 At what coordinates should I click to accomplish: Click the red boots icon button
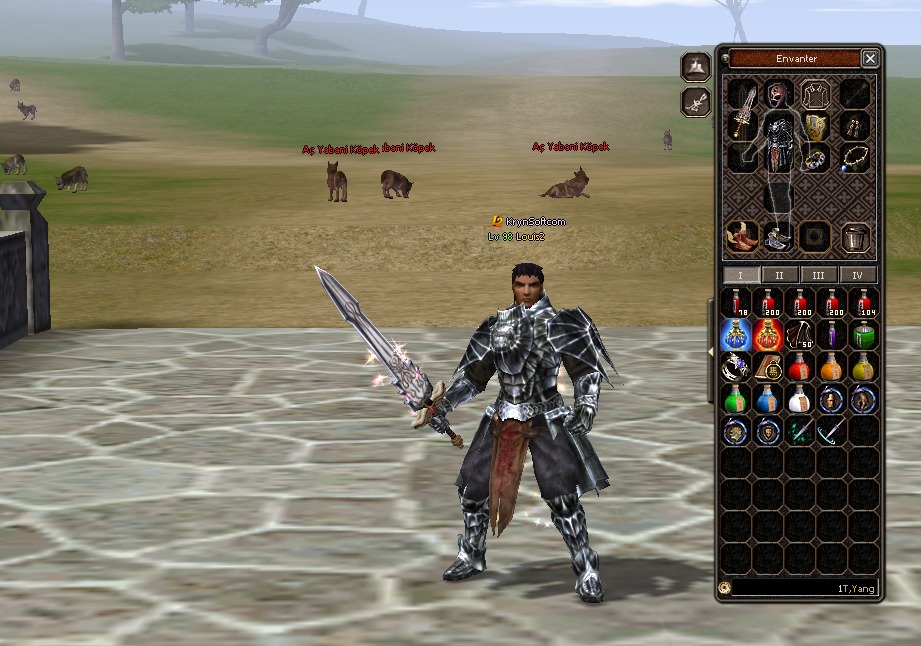pos(741,237)
